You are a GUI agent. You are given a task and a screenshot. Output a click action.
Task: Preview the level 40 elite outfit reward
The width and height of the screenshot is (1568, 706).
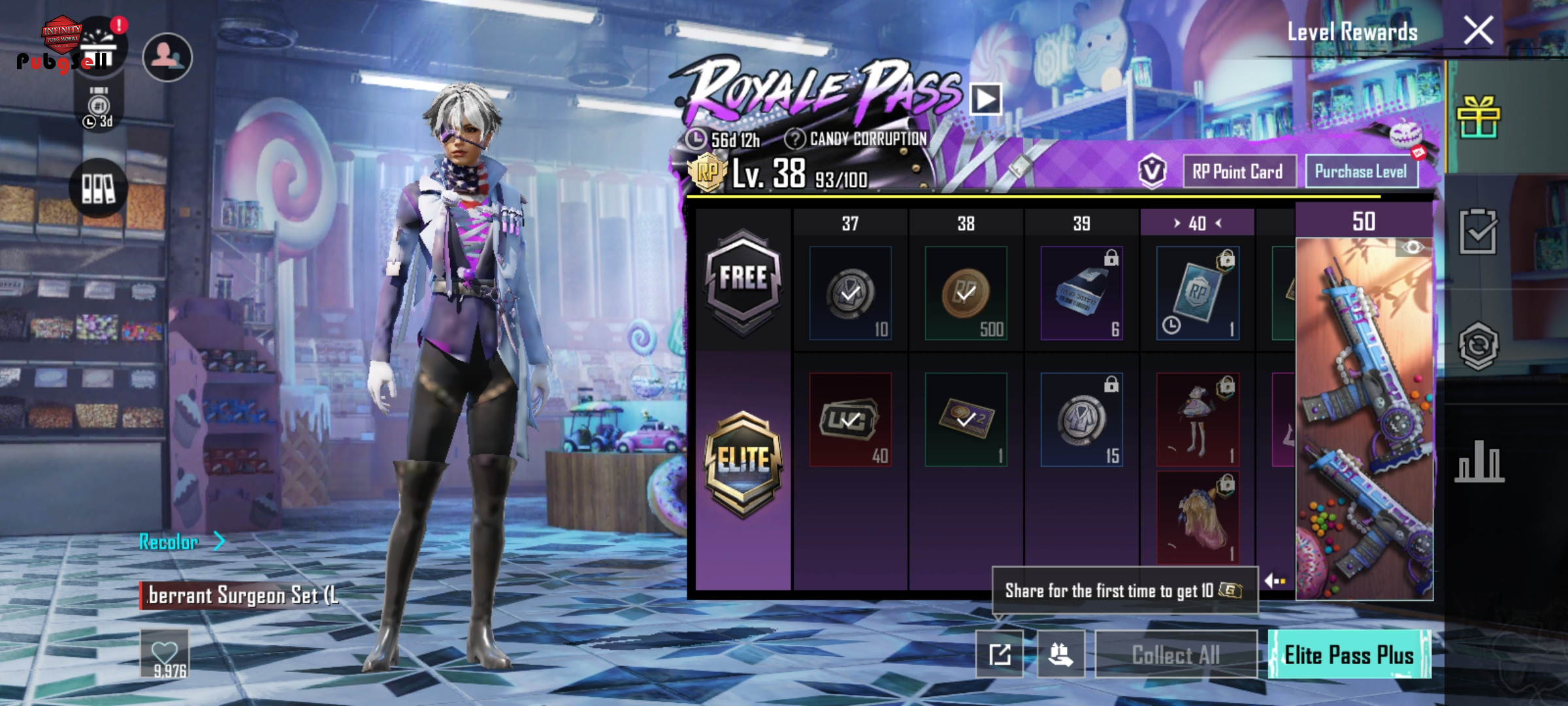tap(1197, 420)
